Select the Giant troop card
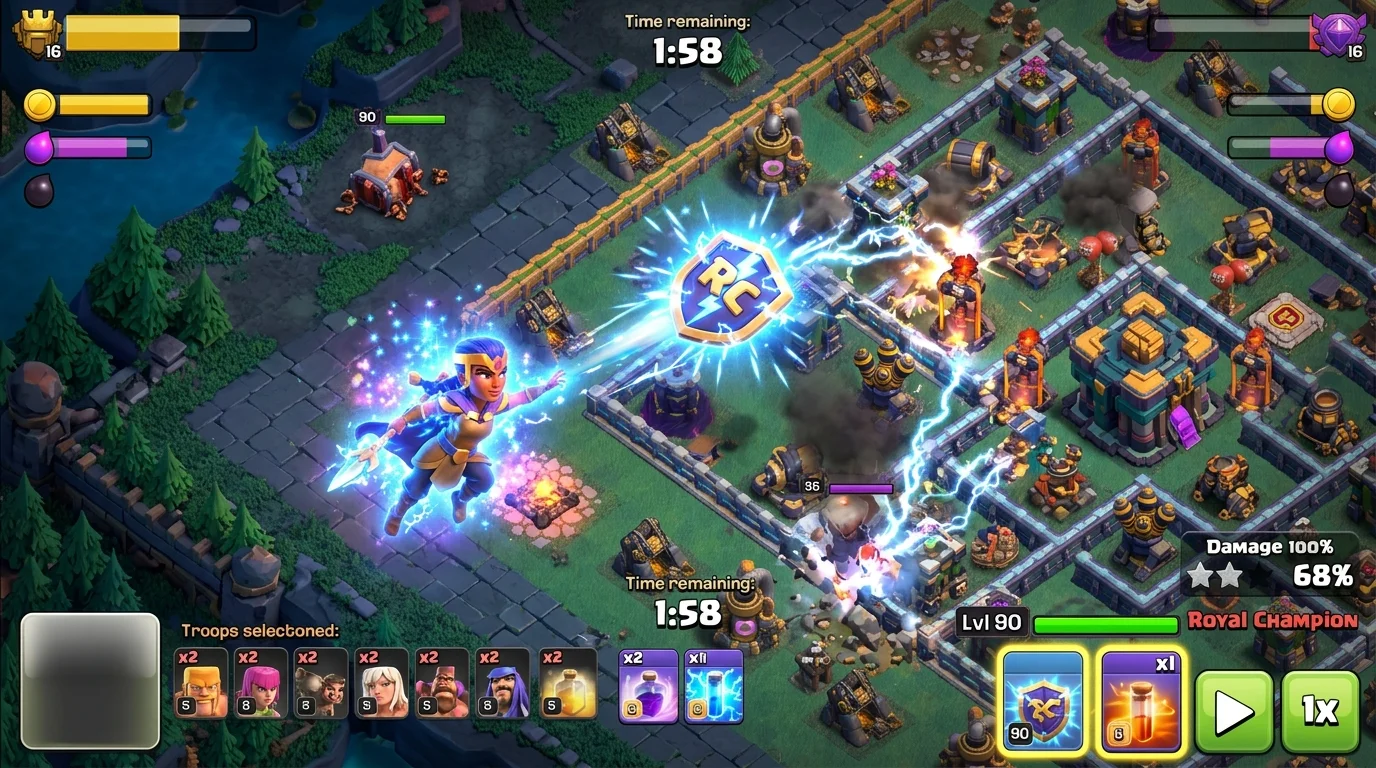The height and width of the screenshot is (768, 1376). coord(442,683)
